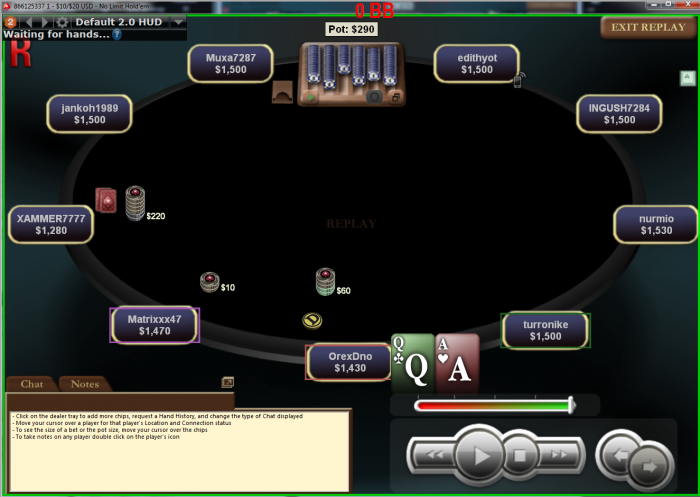Screen dimensions: 700x497
Task: Click the Queen of clubs card
Action: pos(412,362)
